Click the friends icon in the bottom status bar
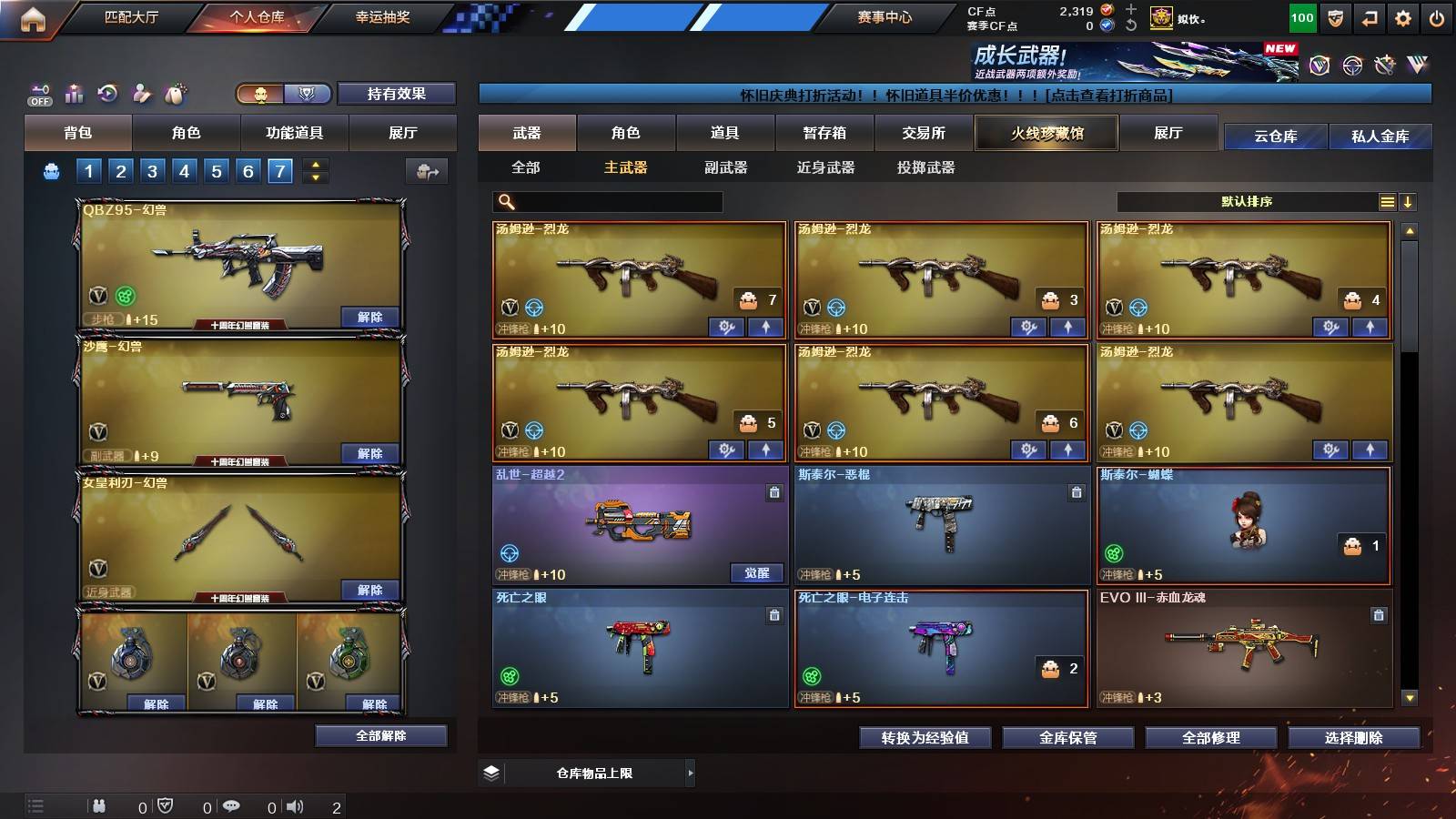 [x=98, y=805]
